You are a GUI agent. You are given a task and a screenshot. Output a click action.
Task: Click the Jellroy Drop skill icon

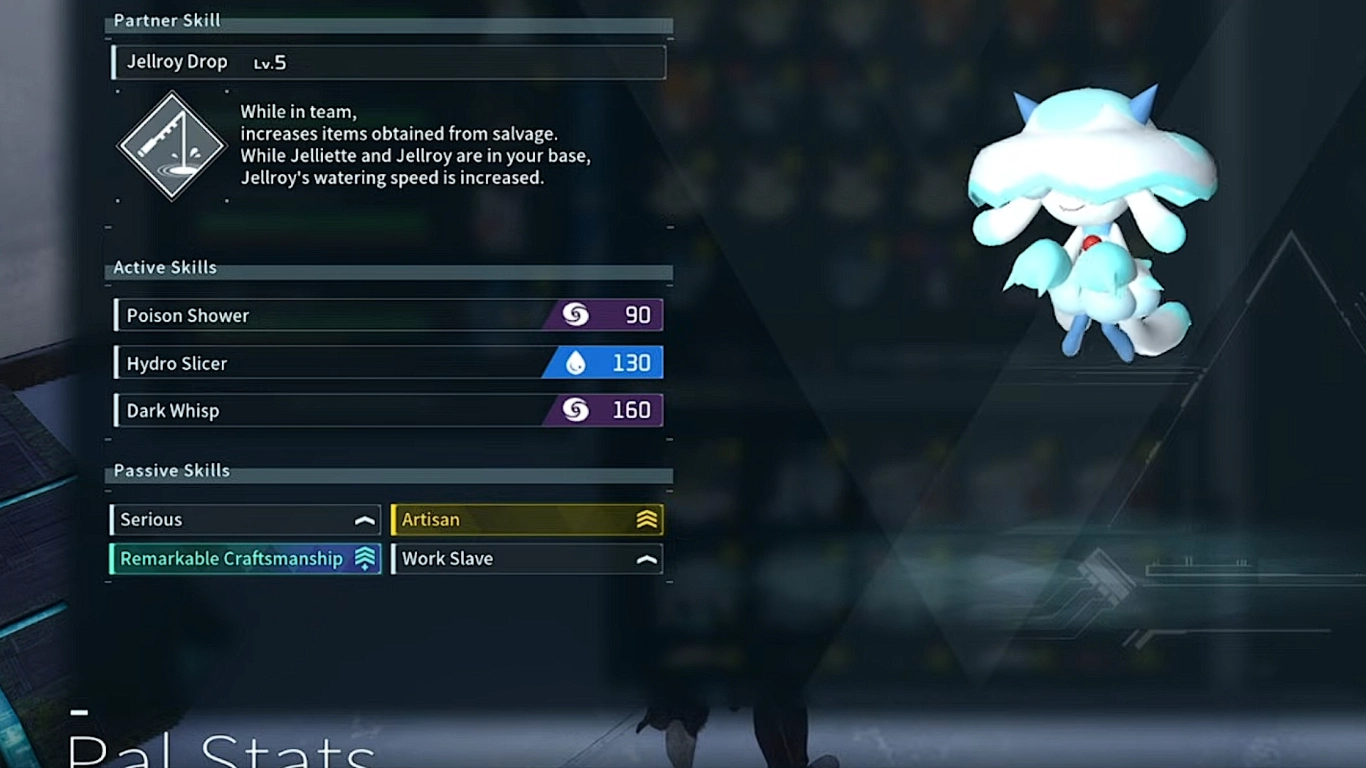(172, 146)
